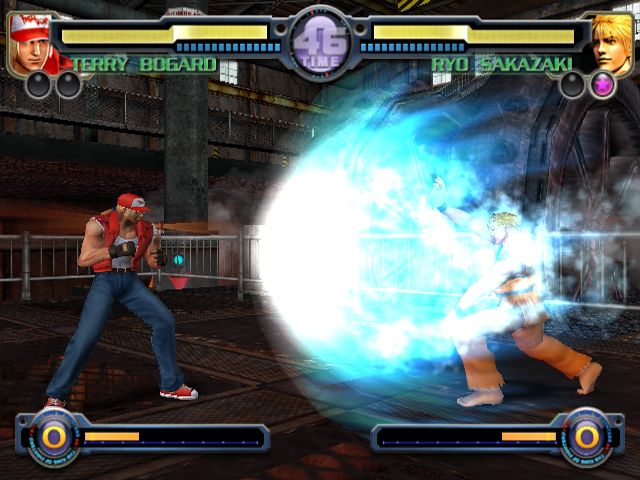Click Ryo's power gauge emblem
Image resolution: width=640 pixels, height=480 pixels.
click(x=586, y=437)
